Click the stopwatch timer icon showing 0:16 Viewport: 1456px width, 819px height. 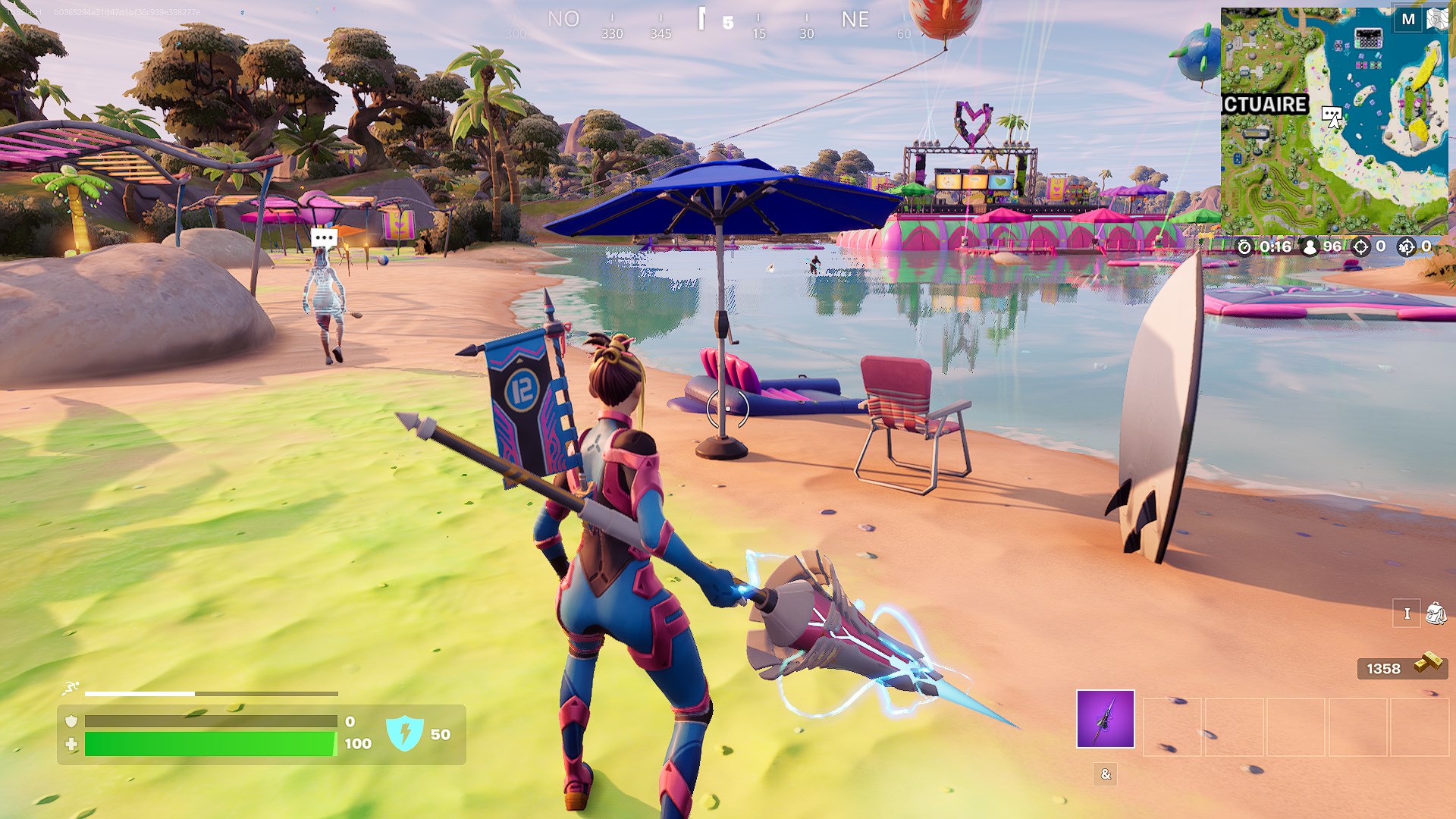click(1244, 245)
